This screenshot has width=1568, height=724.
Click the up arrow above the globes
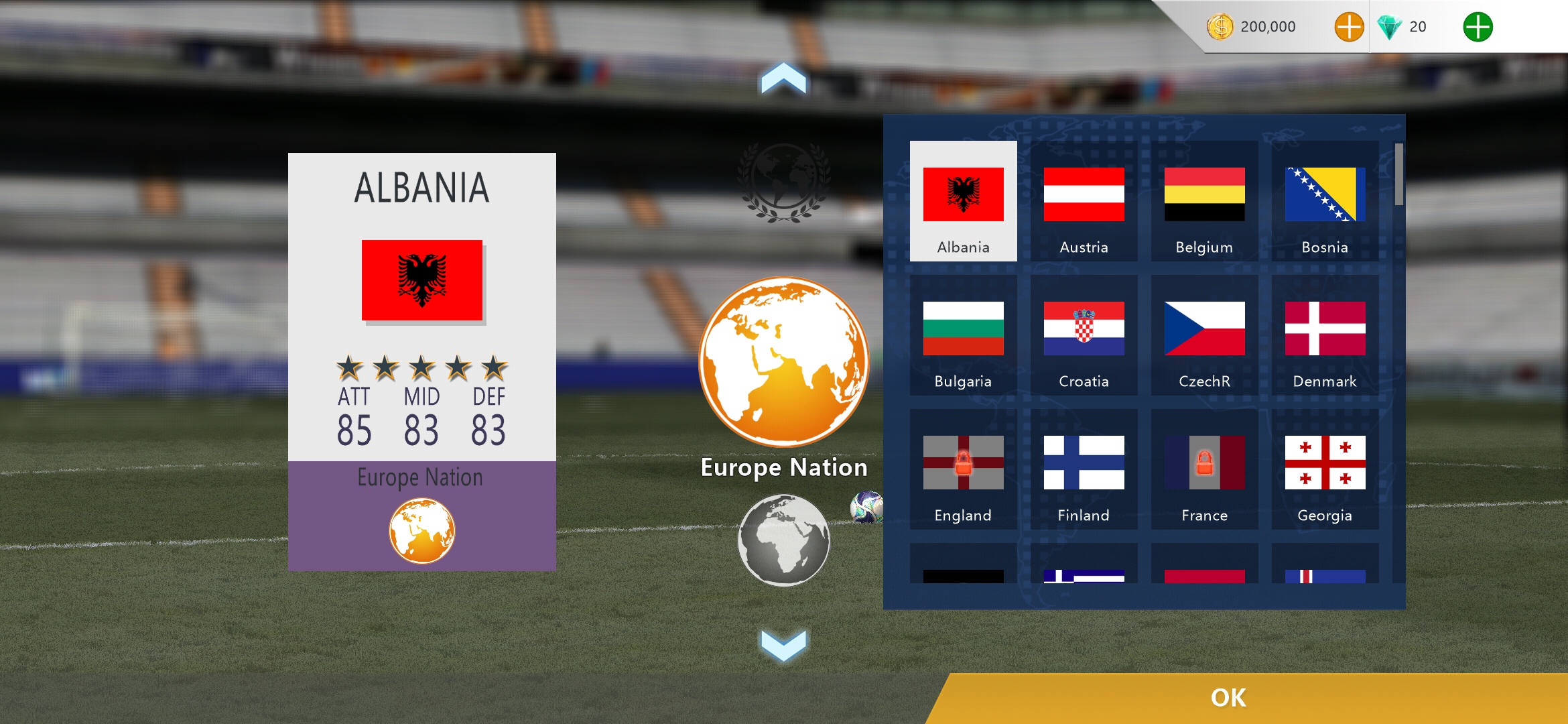click(x=783, y=78)
